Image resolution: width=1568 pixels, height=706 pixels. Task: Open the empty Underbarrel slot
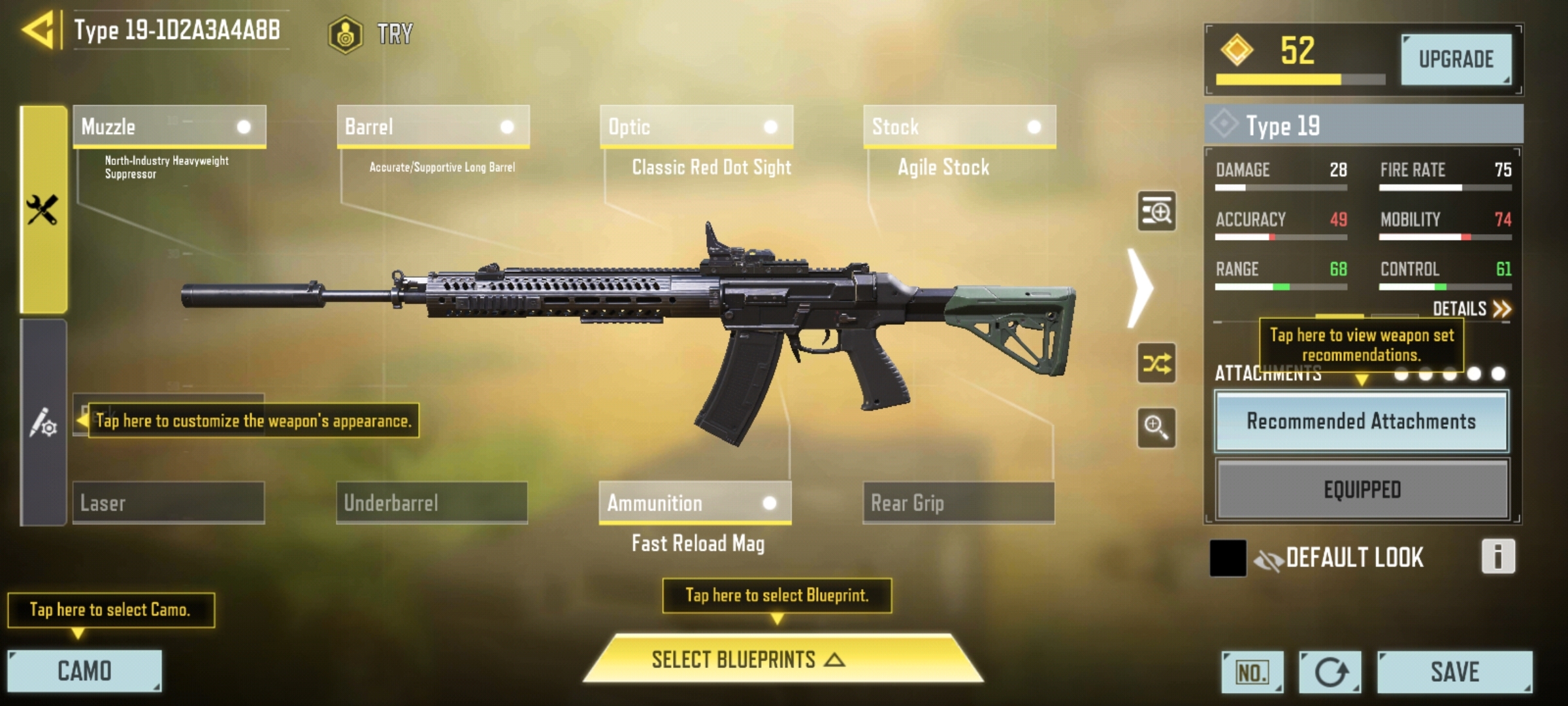click(432, 503)
